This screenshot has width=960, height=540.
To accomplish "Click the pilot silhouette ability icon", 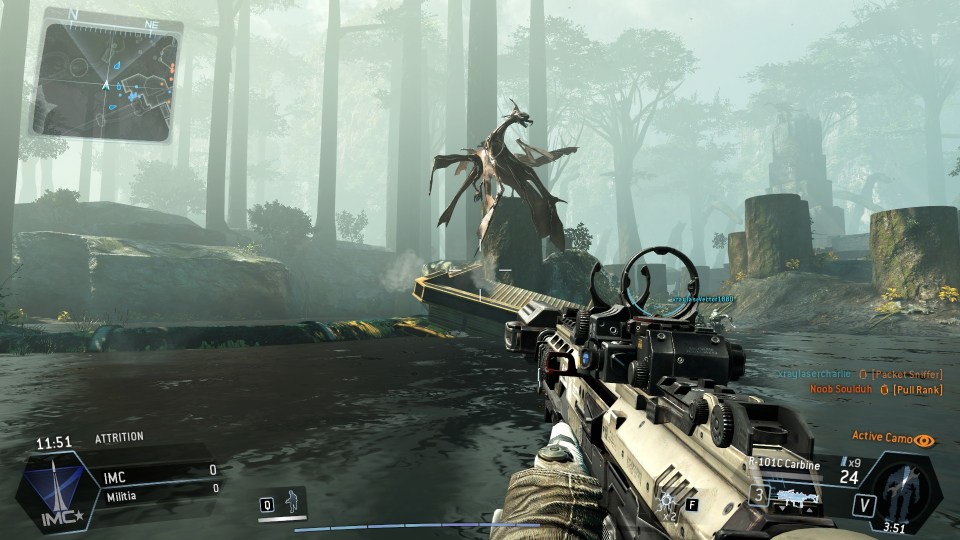I will tap(292, 501).
